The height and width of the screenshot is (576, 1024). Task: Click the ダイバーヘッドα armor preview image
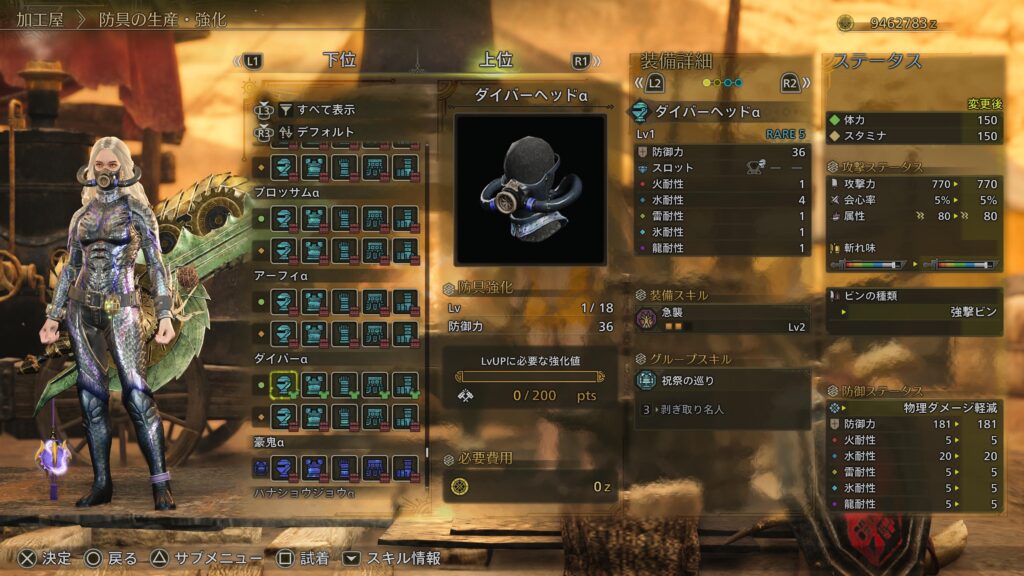(x=530, y=189)
